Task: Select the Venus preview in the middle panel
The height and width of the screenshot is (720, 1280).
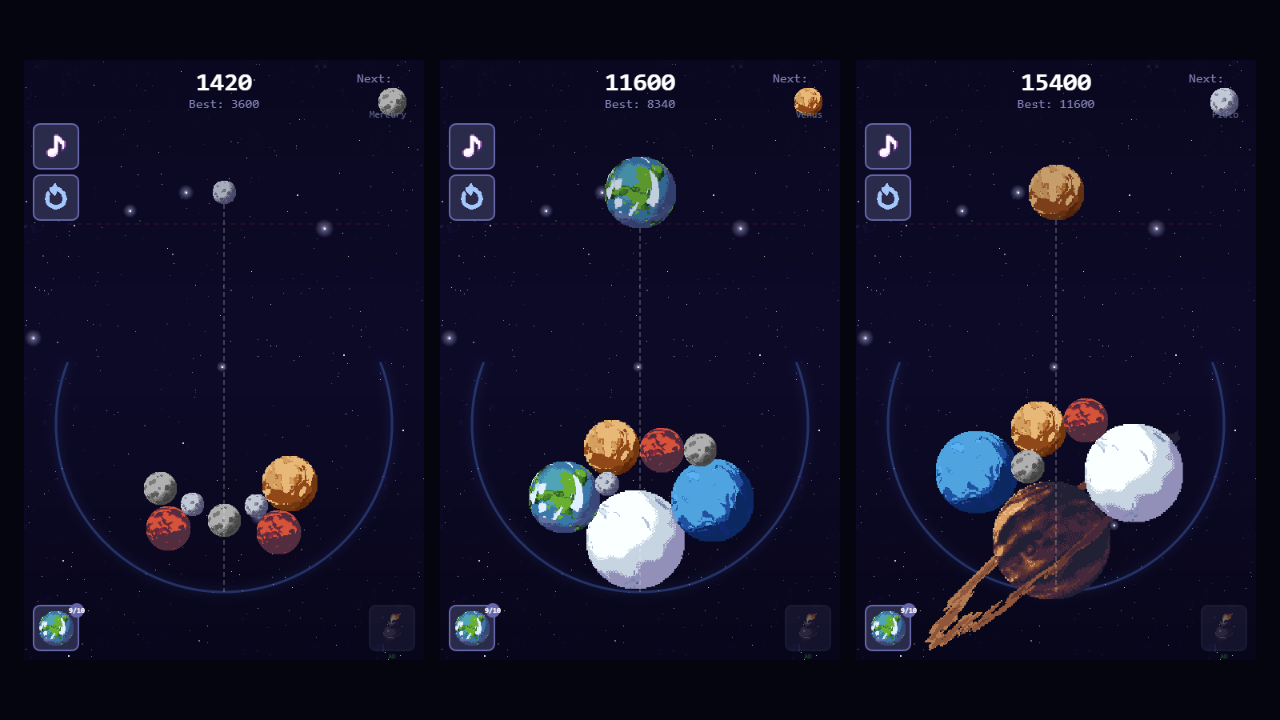Action: coord(807,99)
